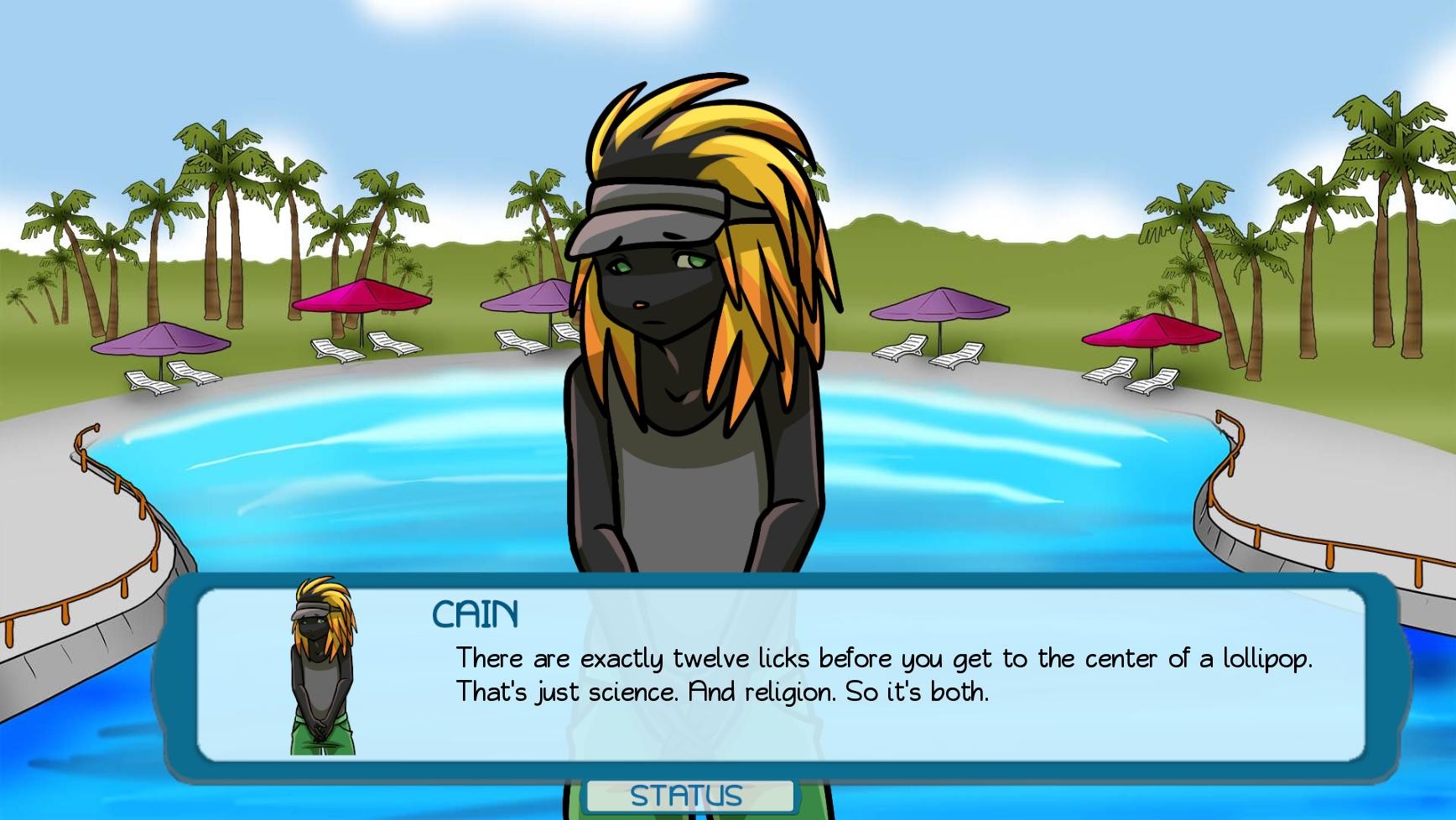The width and height of the screenshot is (1456, 820).
Task: Select the pink umbrella on the right side
Action: tap(1149, 330)
